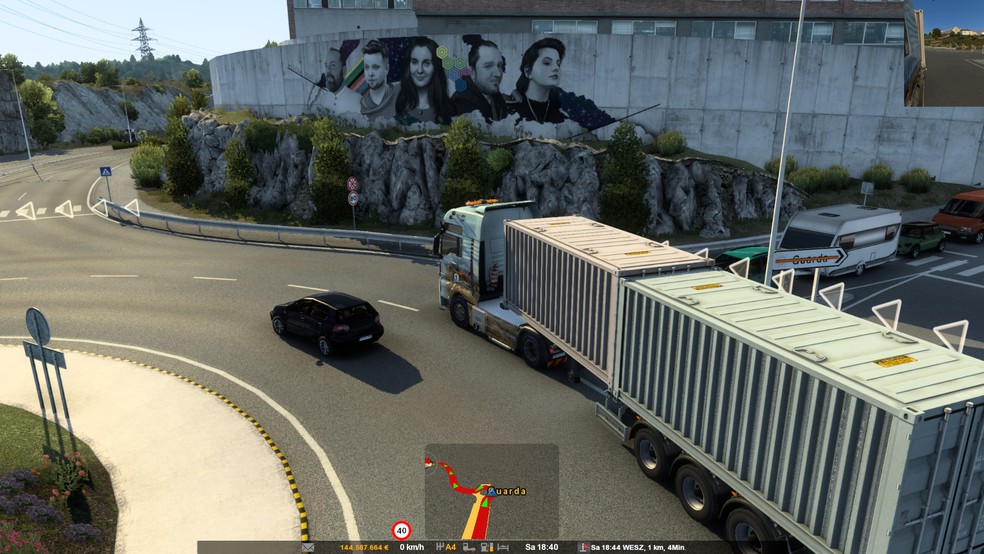
Task: Select the truck damage icon
Action: (x=467, y=548)
